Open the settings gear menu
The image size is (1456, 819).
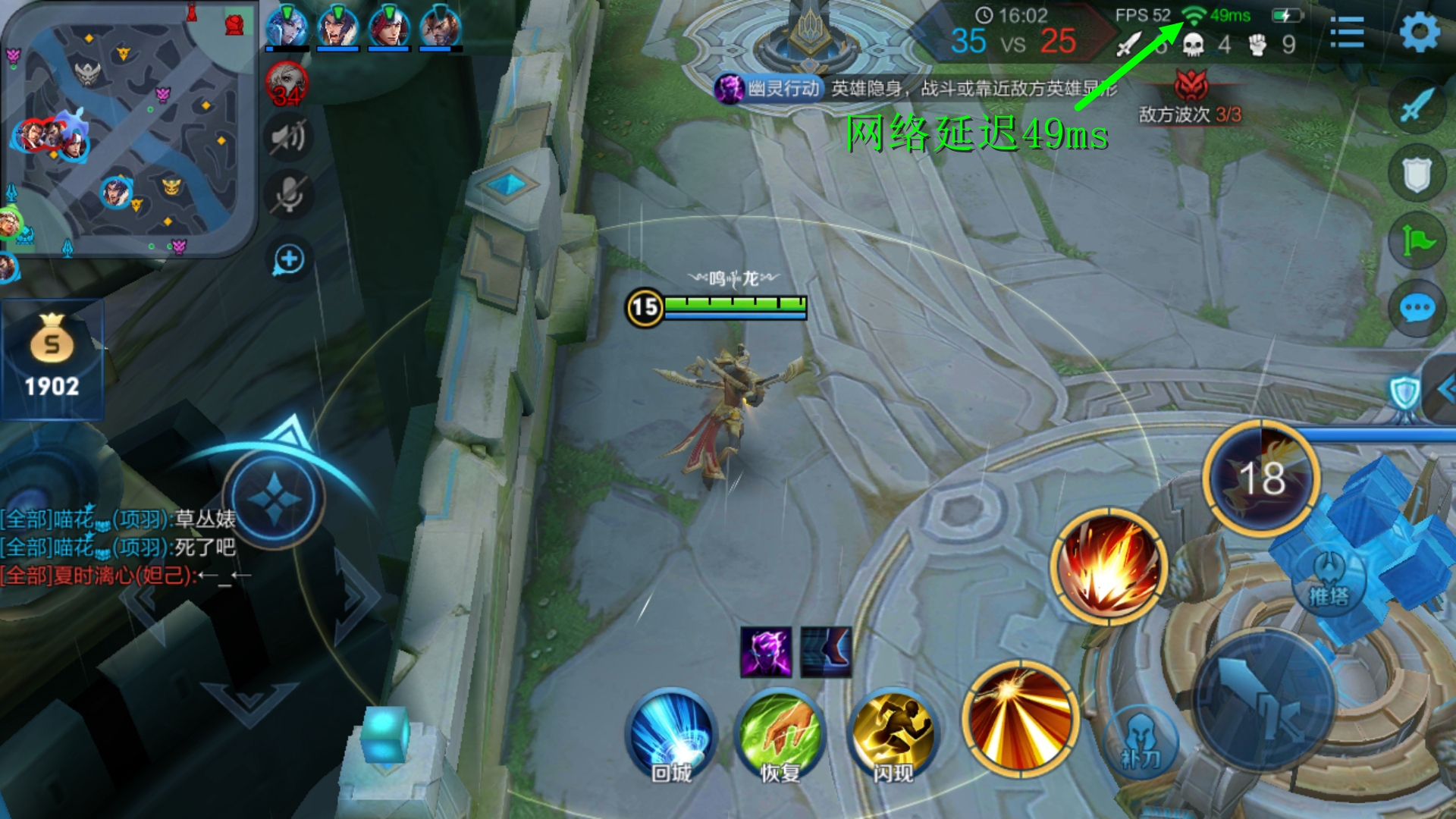click(1419, 32)
